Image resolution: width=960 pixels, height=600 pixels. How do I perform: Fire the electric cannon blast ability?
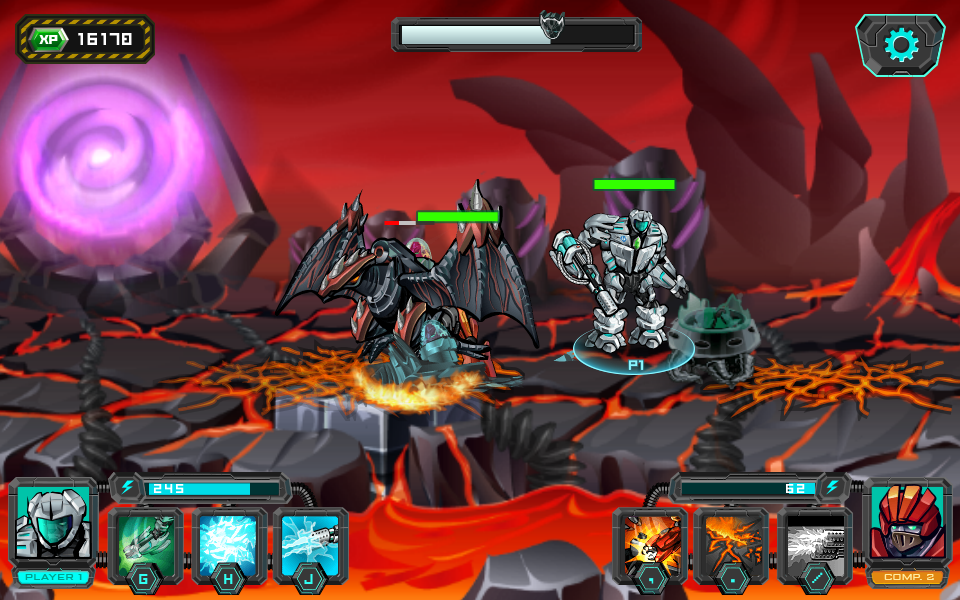(311, 545)
